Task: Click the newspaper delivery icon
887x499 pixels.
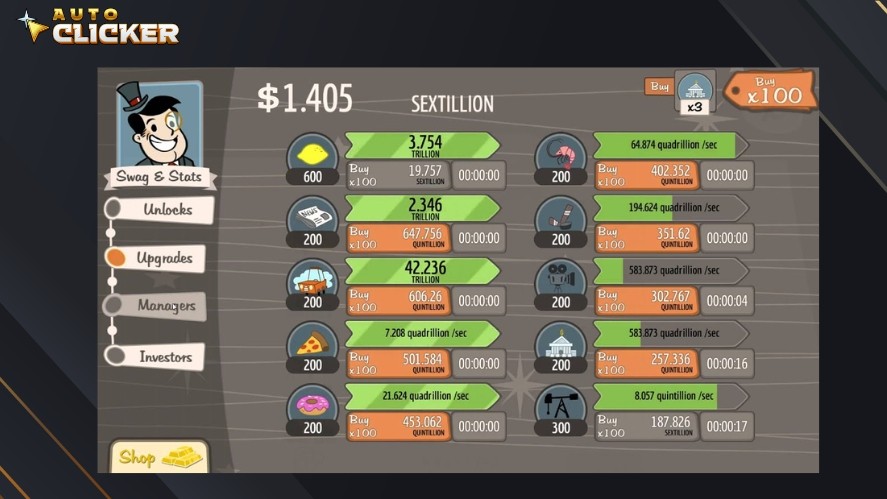Action: click(x=313, y=218)
